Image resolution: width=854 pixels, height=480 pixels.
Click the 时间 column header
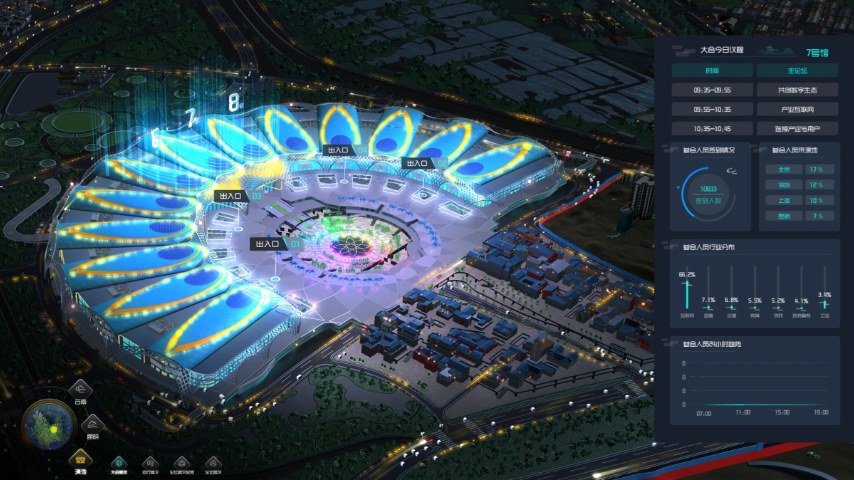[711, 71]
